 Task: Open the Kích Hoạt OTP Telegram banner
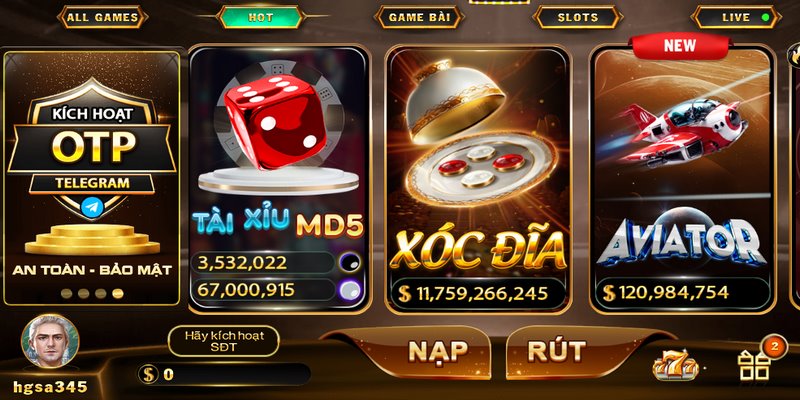(x=92, y=175)
